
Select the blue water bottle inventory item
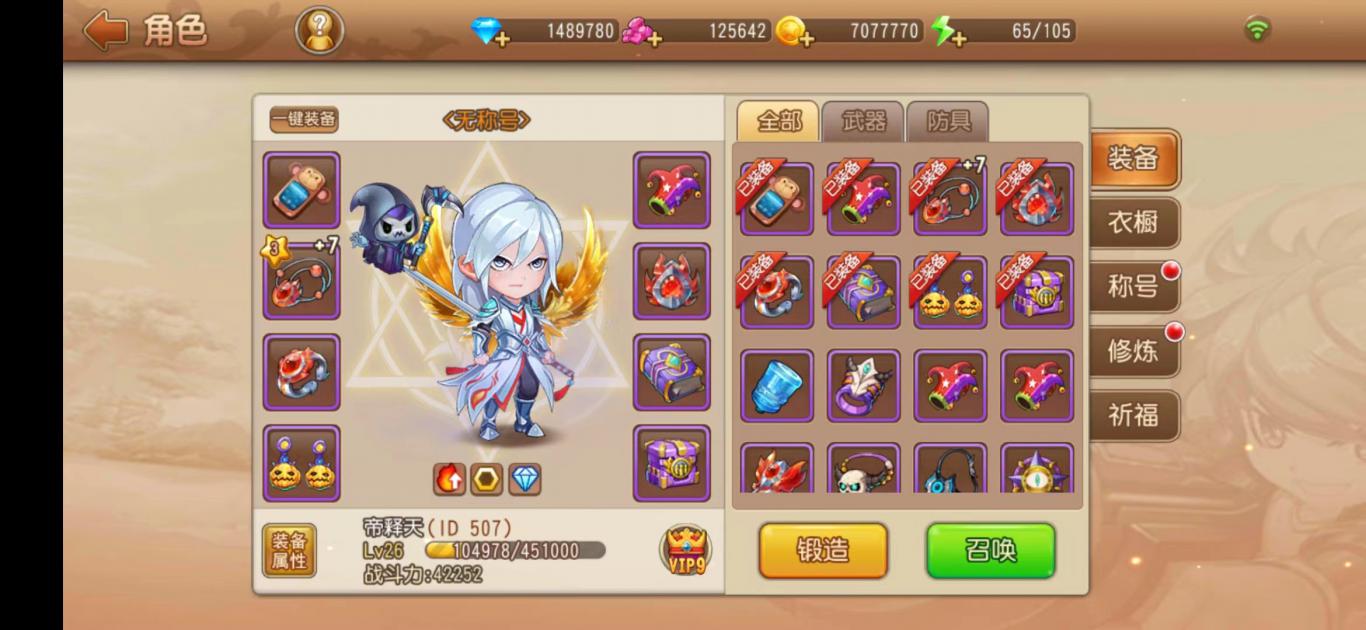coord(777,386)
